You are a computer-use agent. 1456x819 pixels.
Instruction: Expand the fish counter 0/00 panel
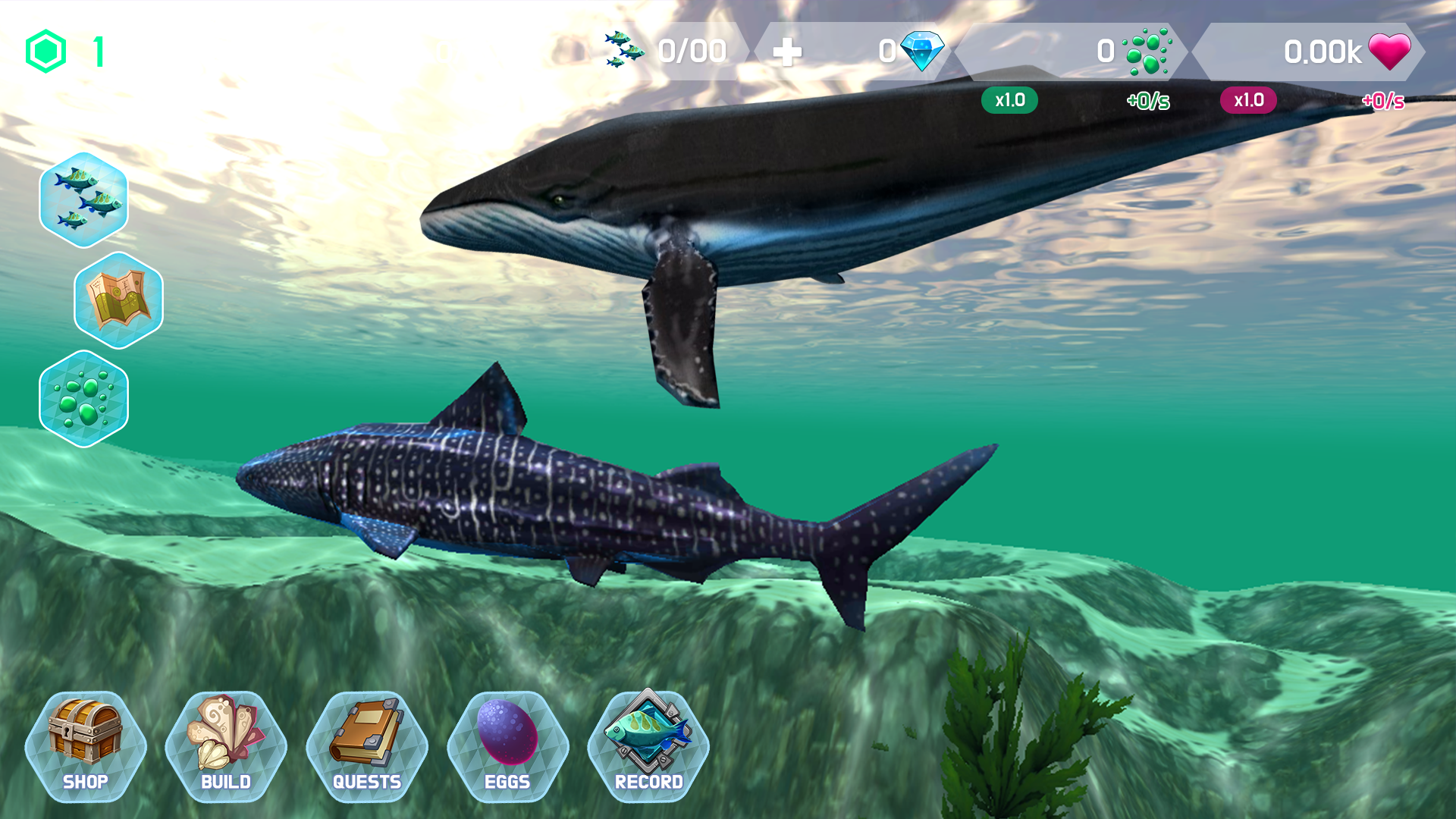coord(667,51)
